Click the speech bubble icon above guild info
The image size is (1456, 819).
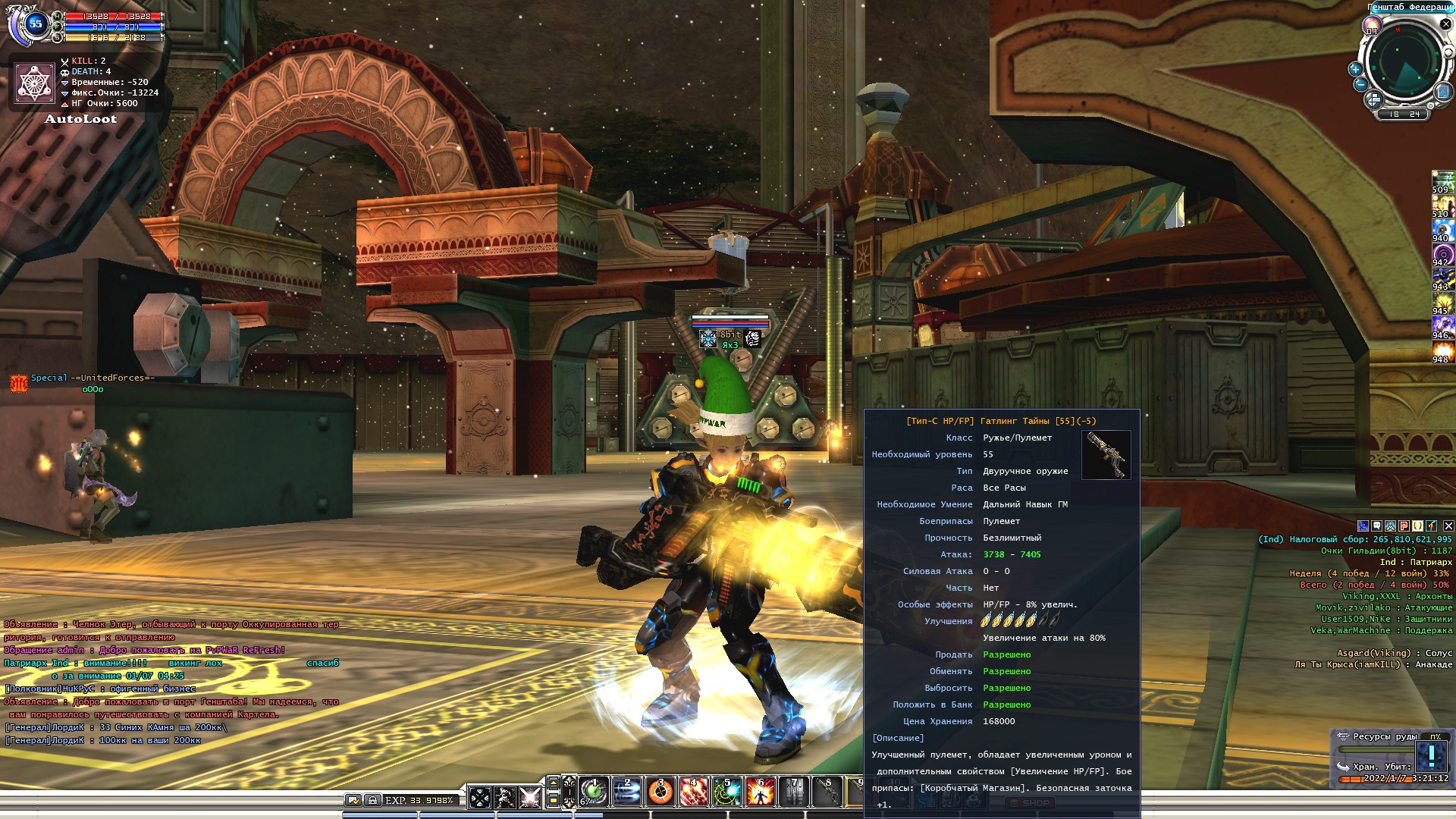click(1376, 526)
